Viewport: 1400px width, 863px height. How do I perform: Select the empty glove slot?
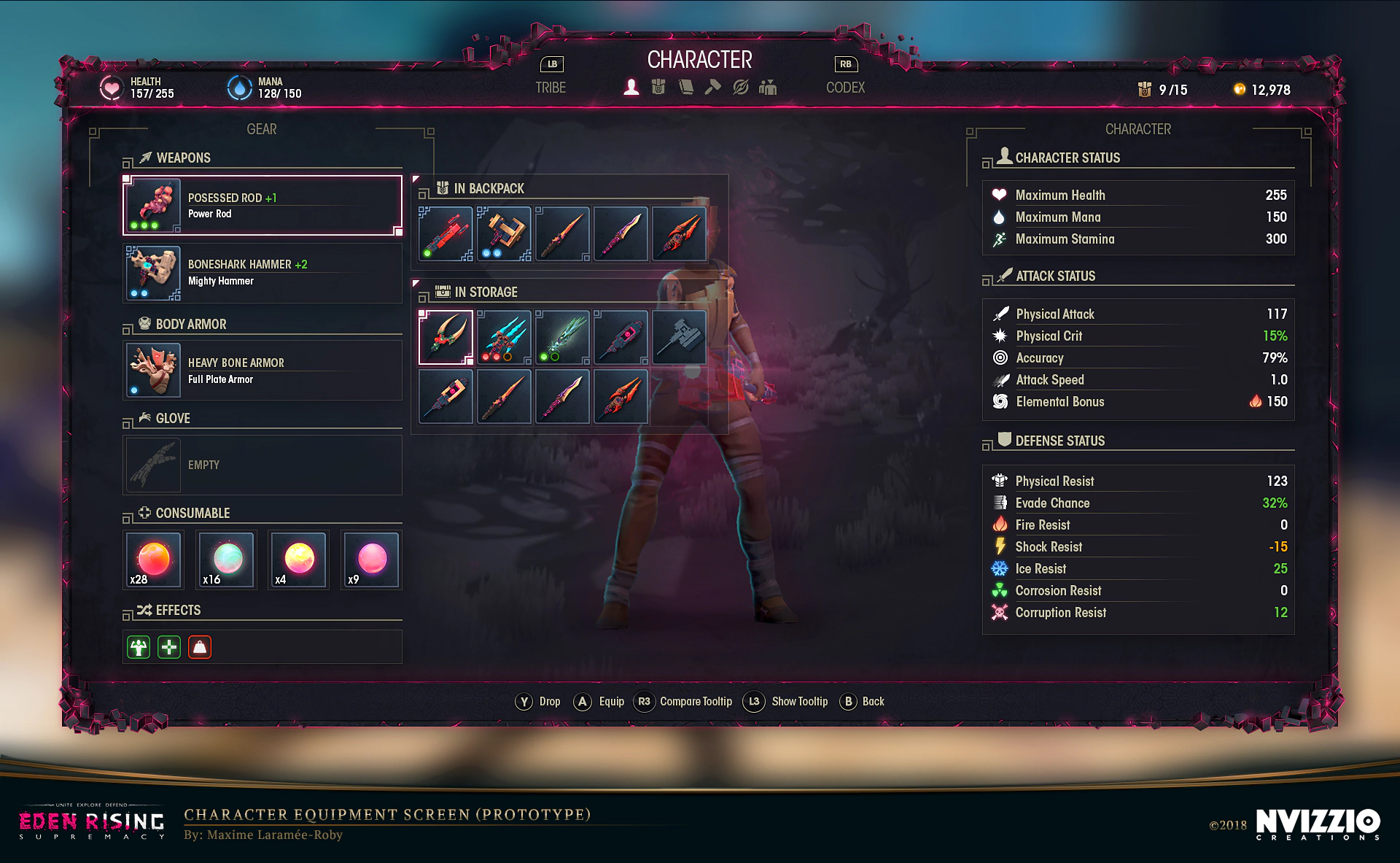click(x=262, y=465)
